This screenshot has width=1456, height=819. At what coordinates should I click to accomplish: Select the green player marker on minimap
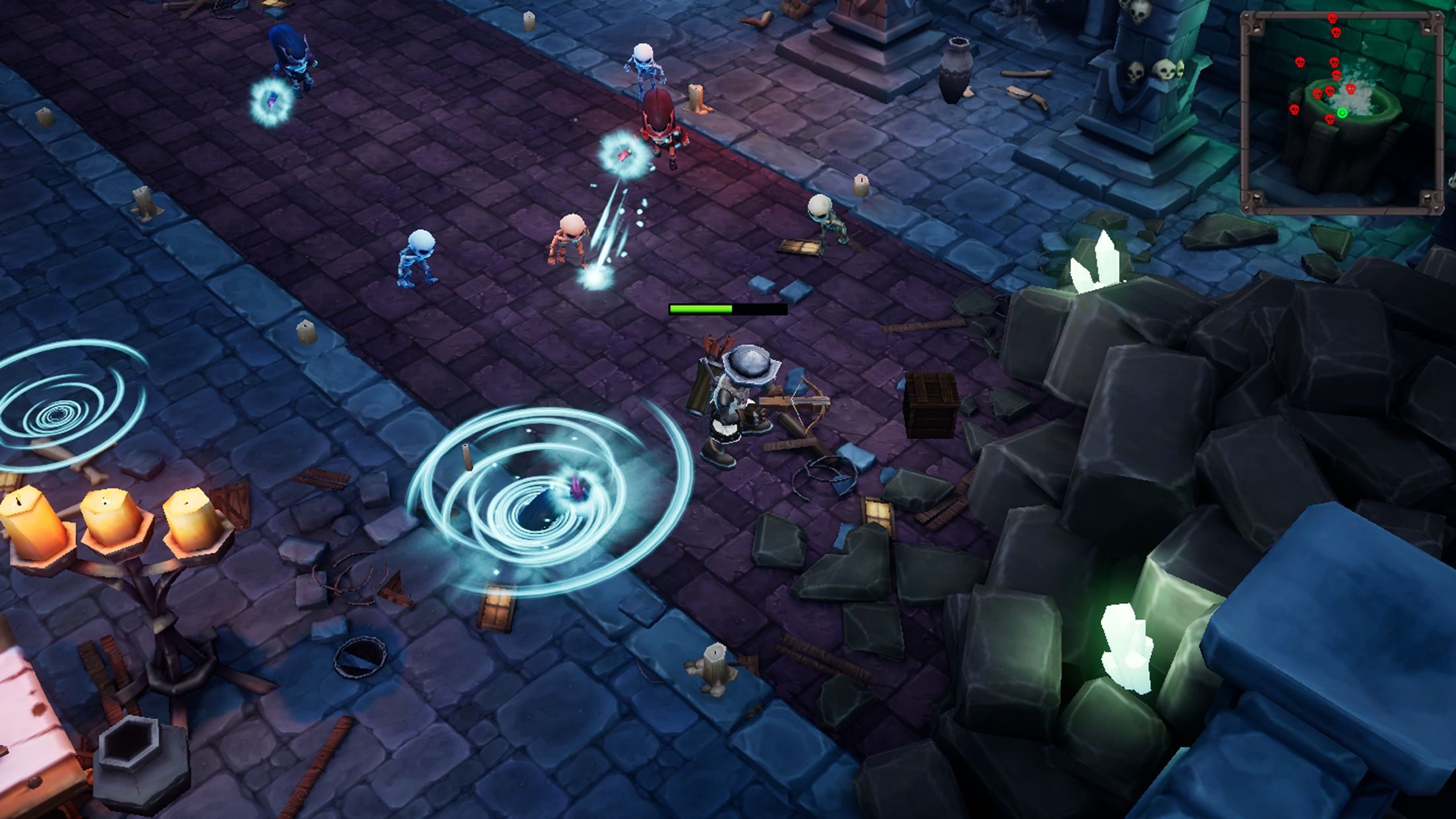tap(1342, 113)
